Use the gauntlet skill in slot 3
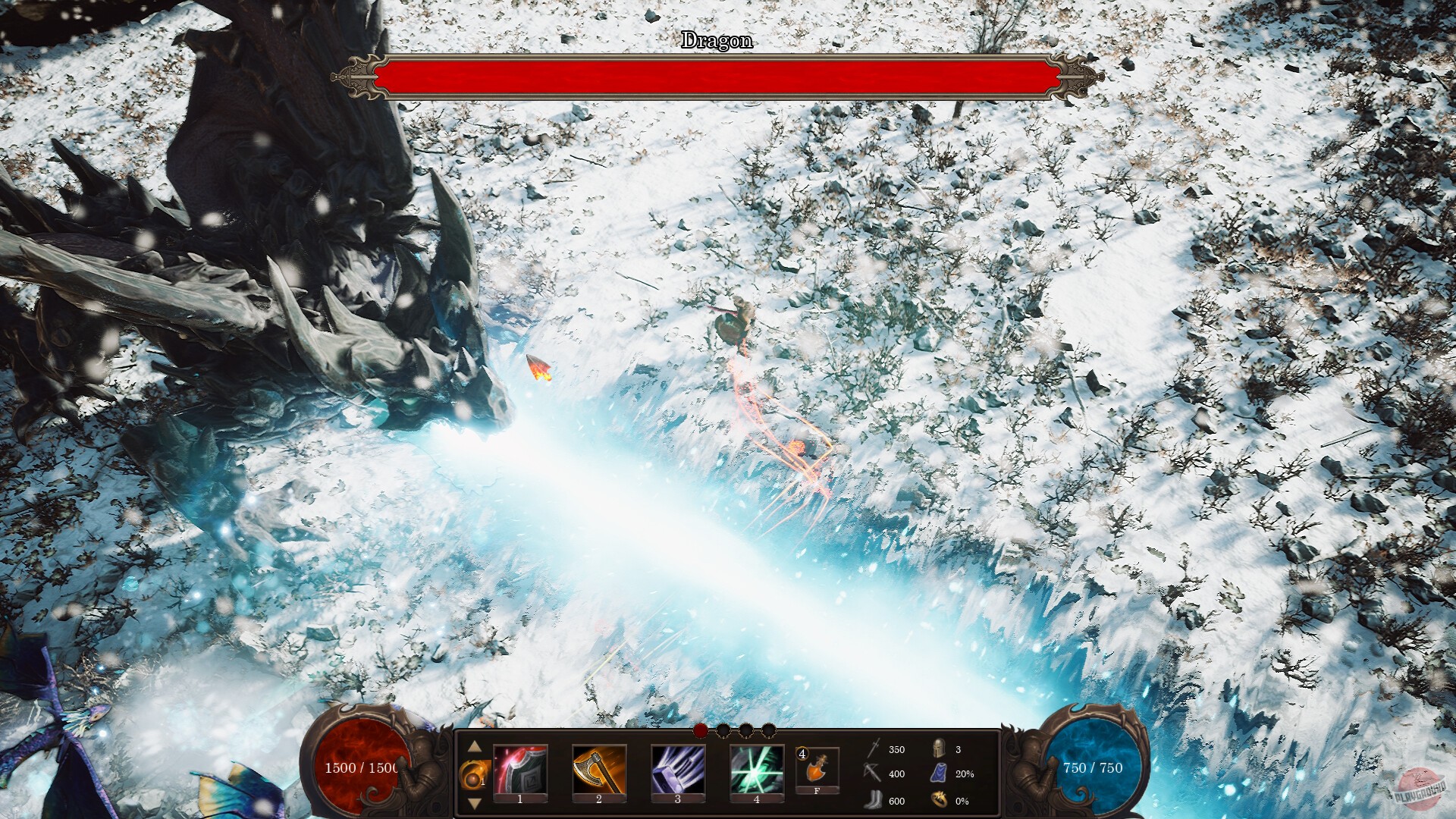This screenshot has height=819, width=1456. click(x=677, y=770)
